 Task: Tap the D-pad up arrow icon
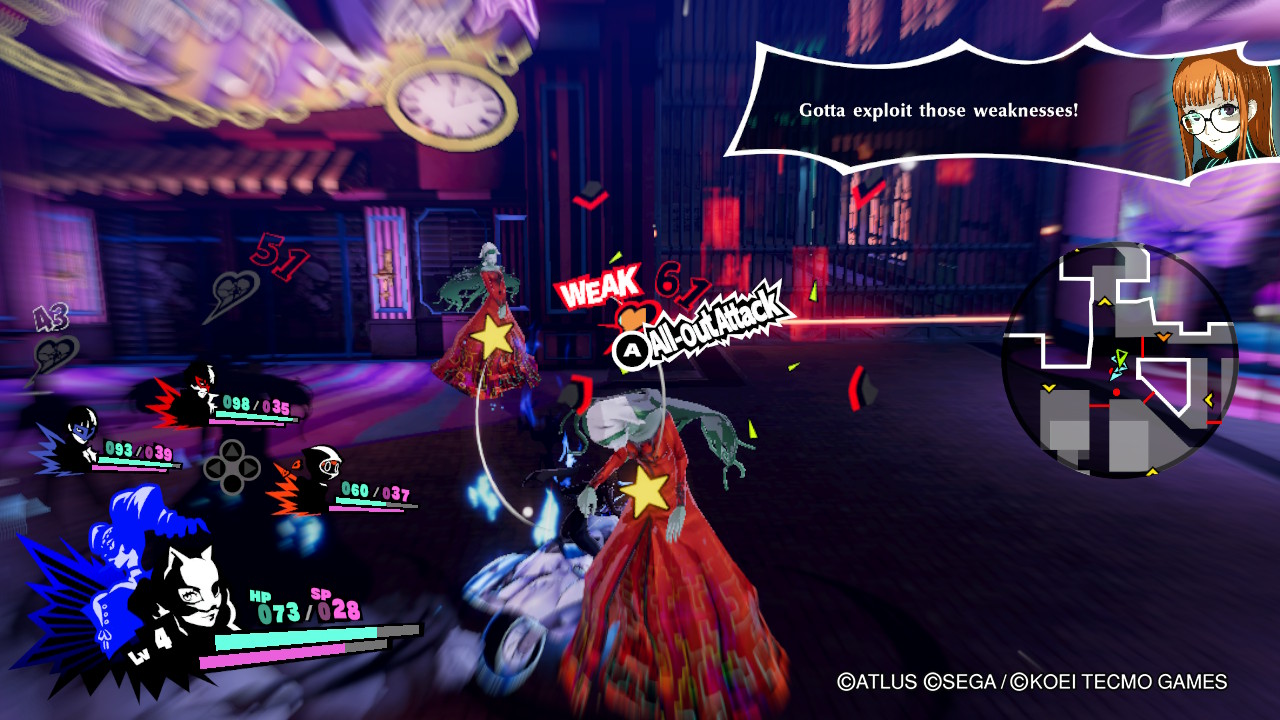click(231, 448)
